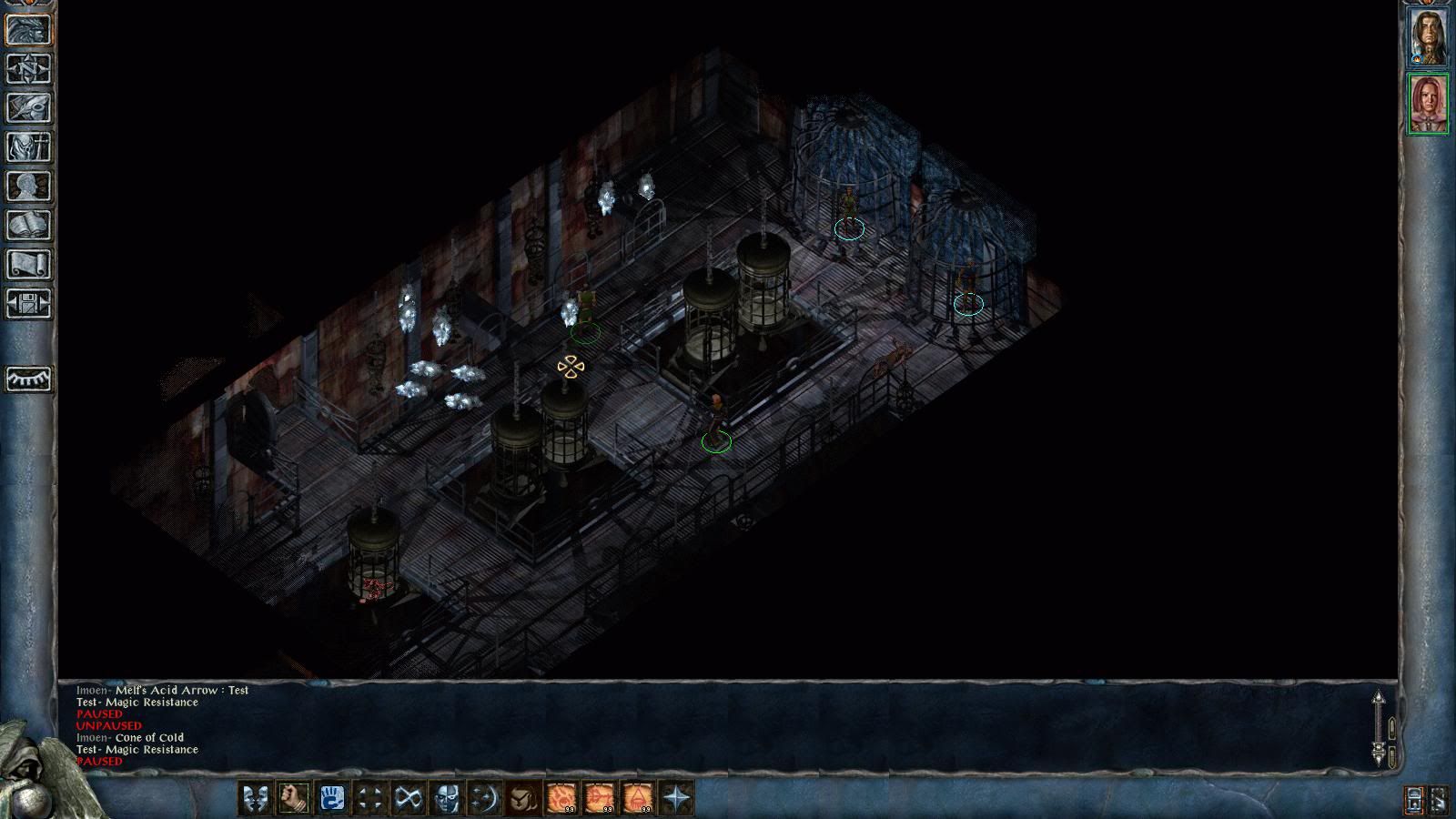The image size is (1456, 819).
Task: Click the half-skull face action button
Action: pos(446,799)
